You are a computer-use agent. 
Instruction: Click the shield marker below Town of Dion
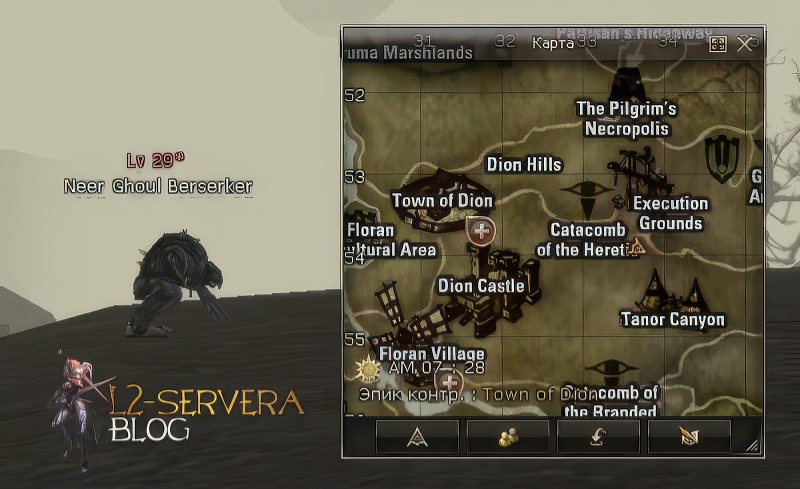click(482, 231)
